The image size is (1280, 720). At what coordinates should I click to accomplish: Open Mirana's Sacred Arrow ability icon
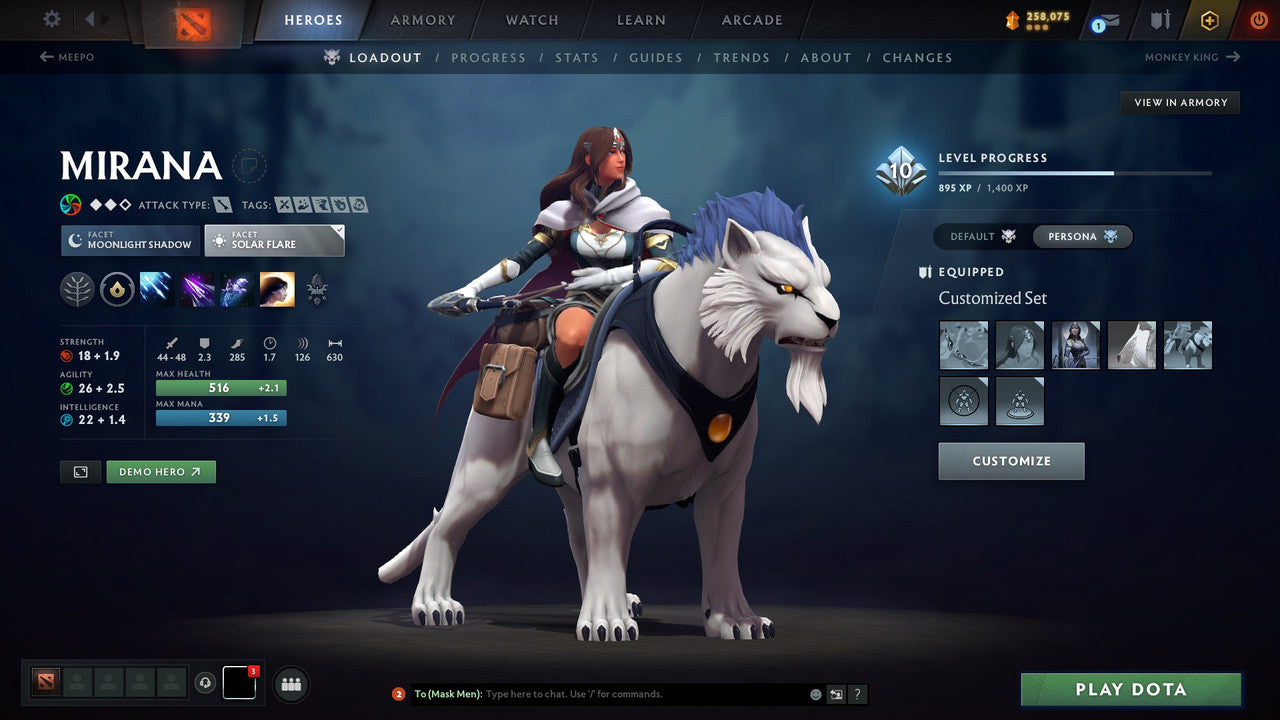197,288
